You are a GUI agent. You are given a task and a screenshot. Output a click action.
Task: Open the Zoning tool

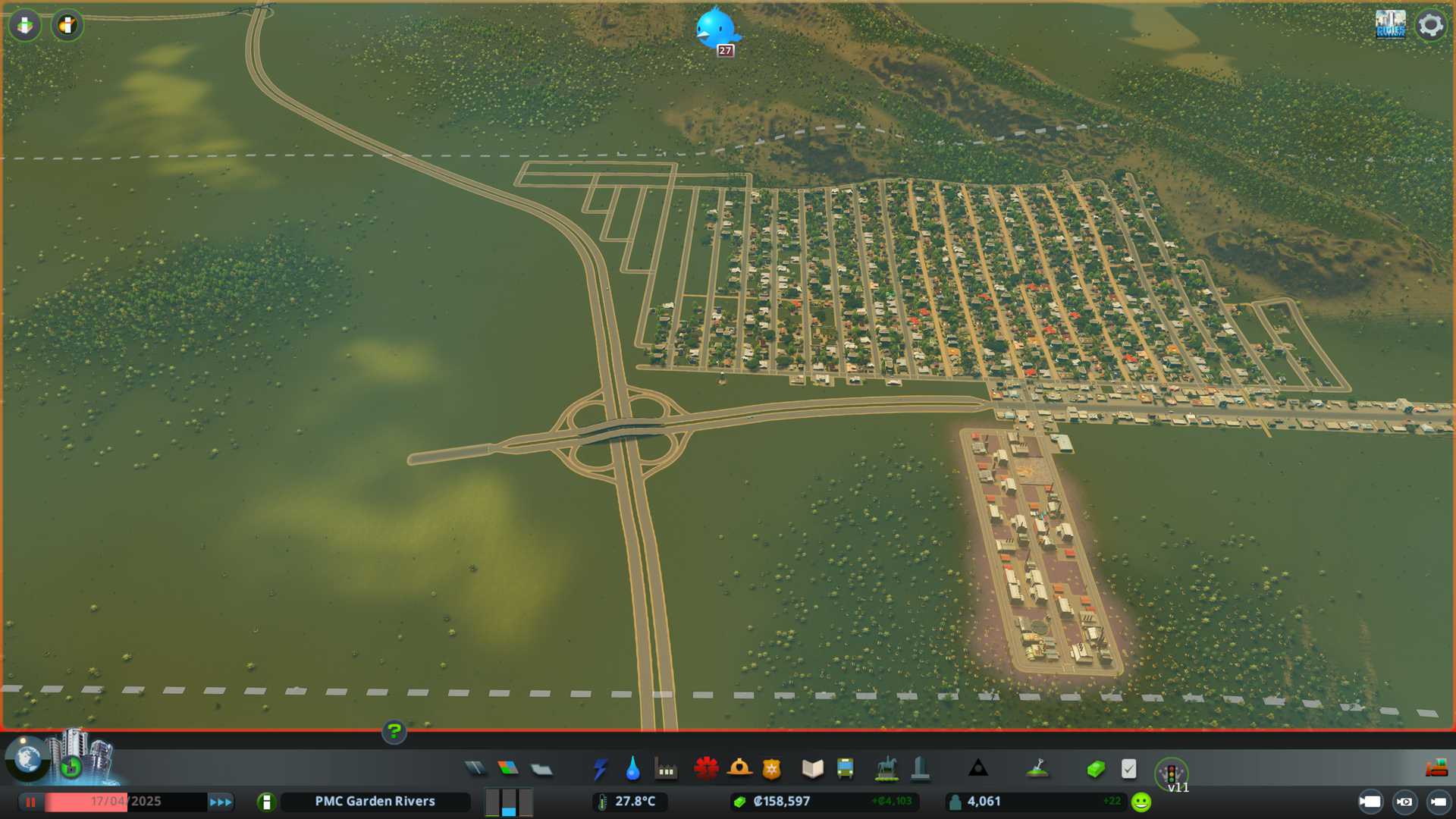point(508,769)
